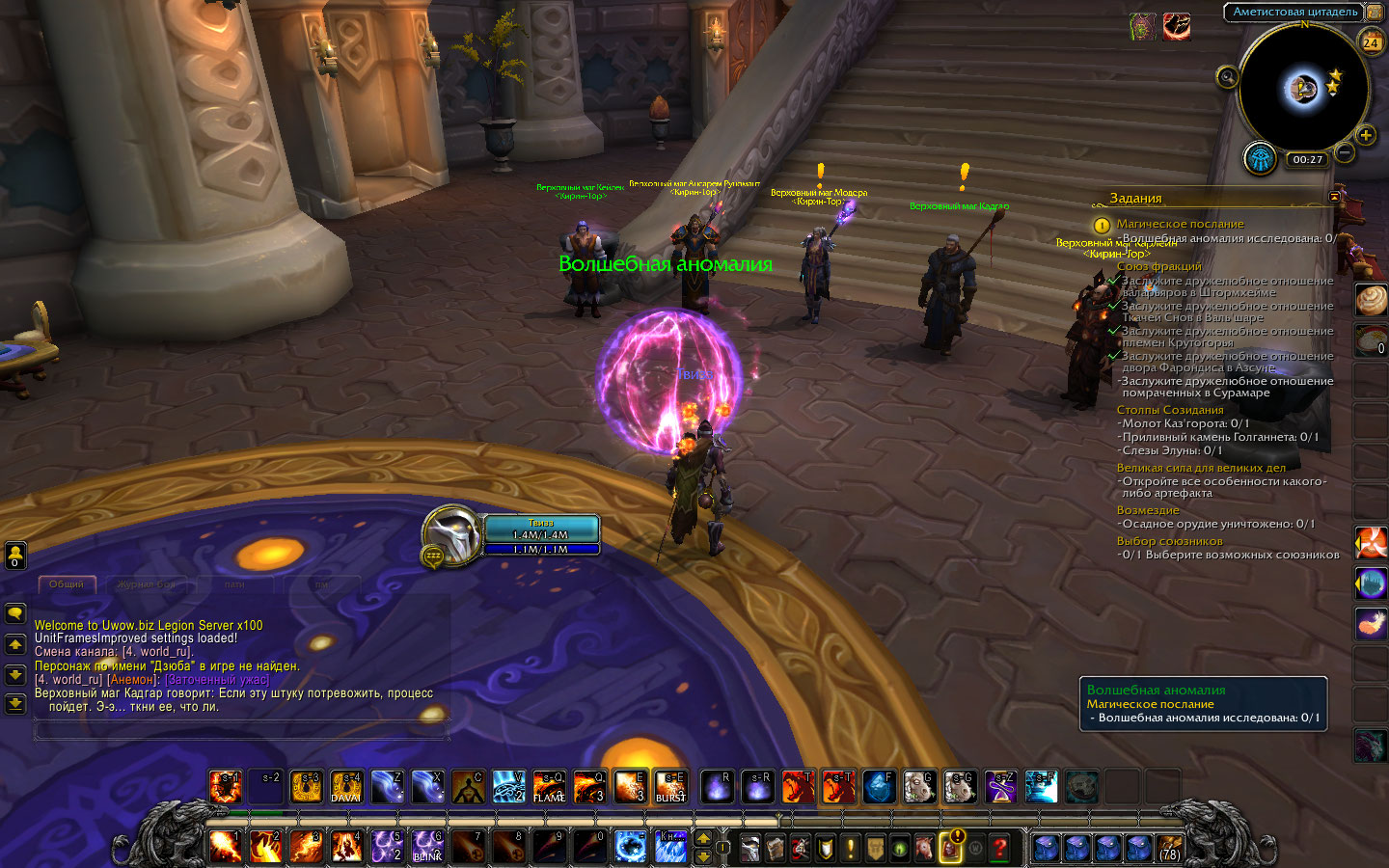Use the ability labeled BURST

[670, 787]
